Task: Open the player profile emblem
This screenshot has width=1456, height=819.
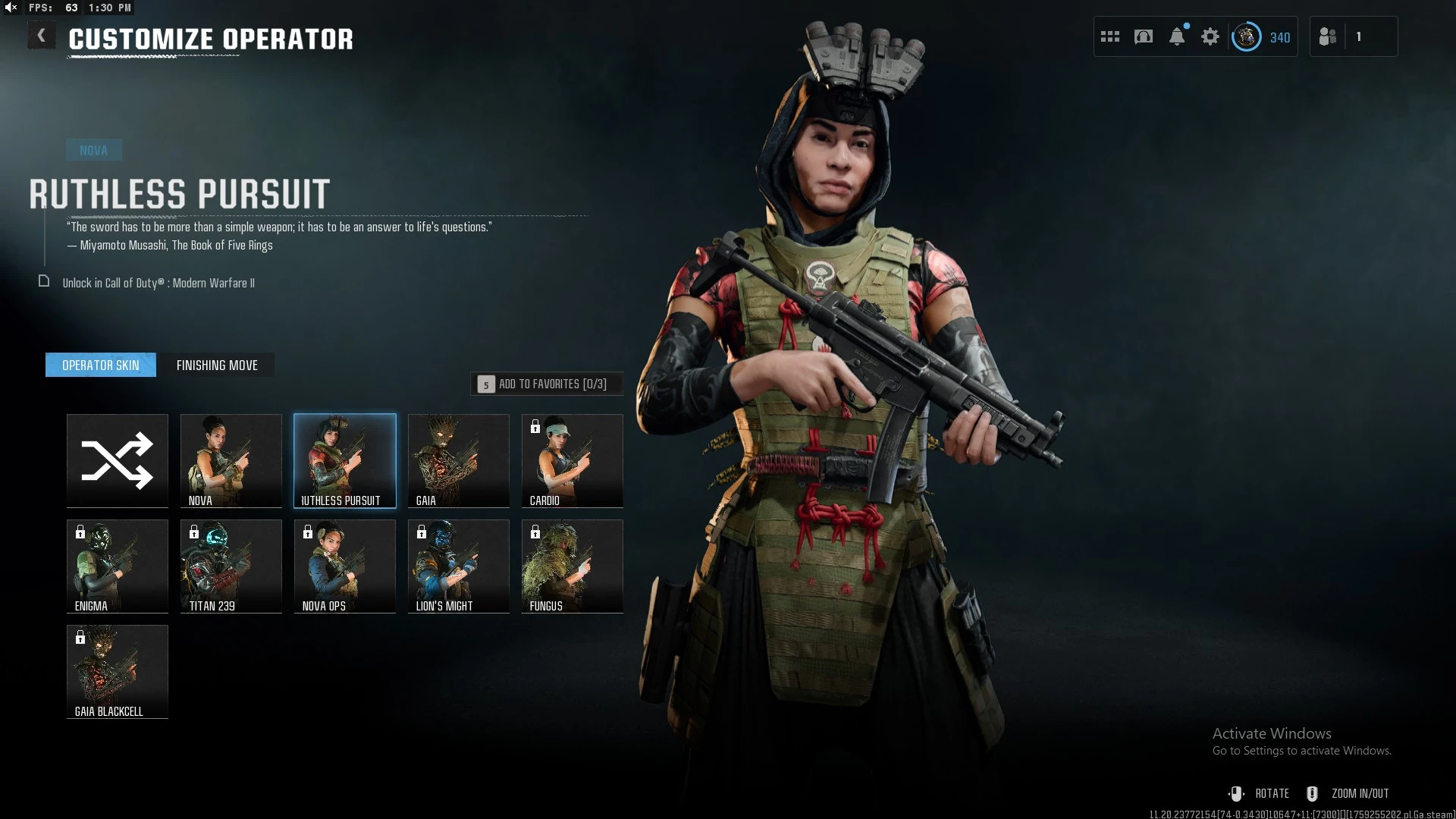Action: (x=1246, y=36)
